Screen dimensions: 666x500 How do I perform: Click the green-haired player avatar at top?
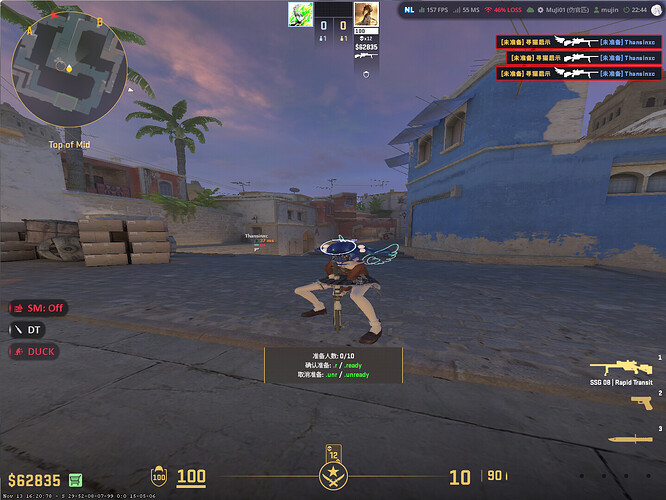click(299, 14)
